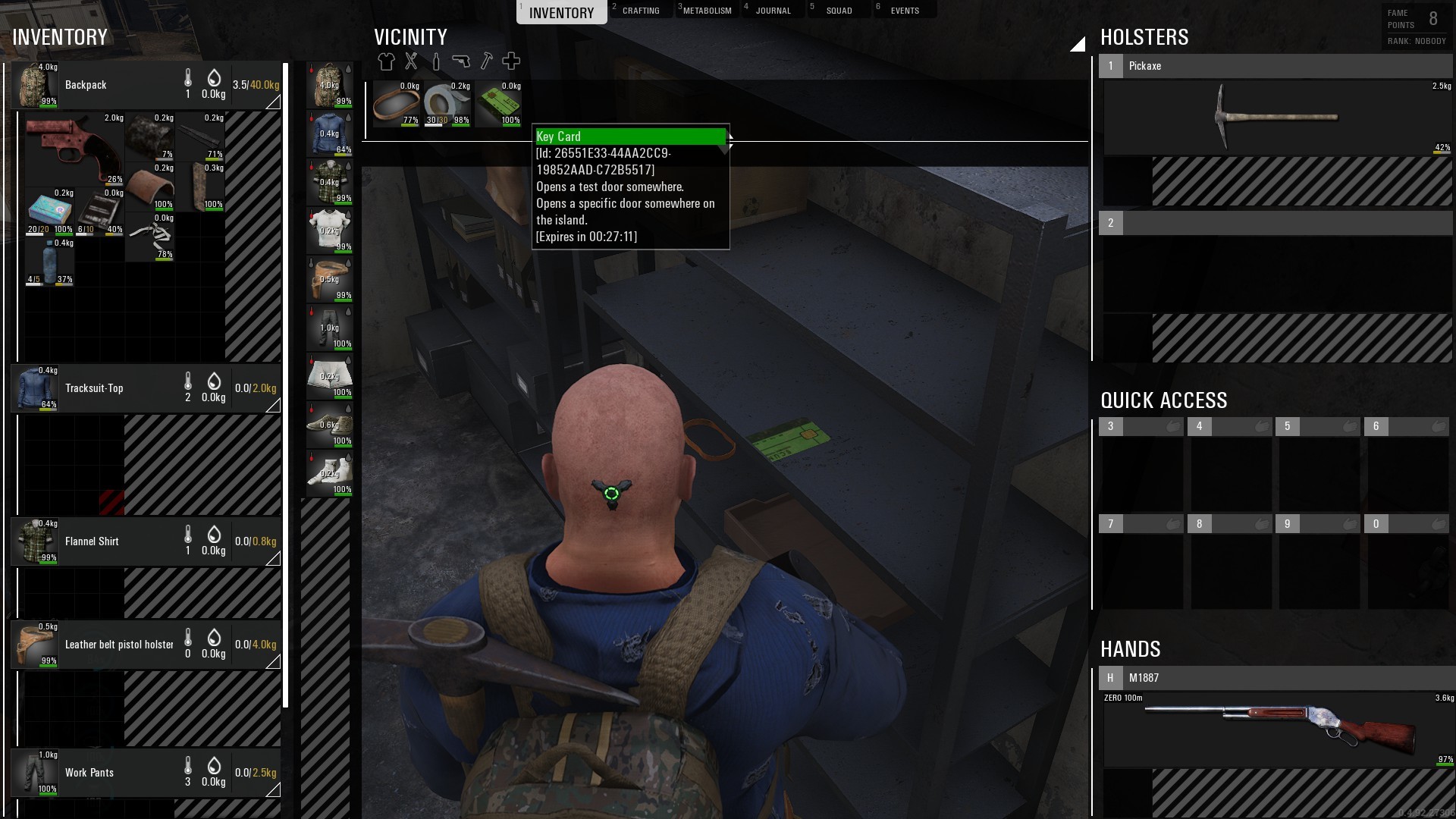Pick the duct tape roll in Vicinity

click(x=447, y=103)
